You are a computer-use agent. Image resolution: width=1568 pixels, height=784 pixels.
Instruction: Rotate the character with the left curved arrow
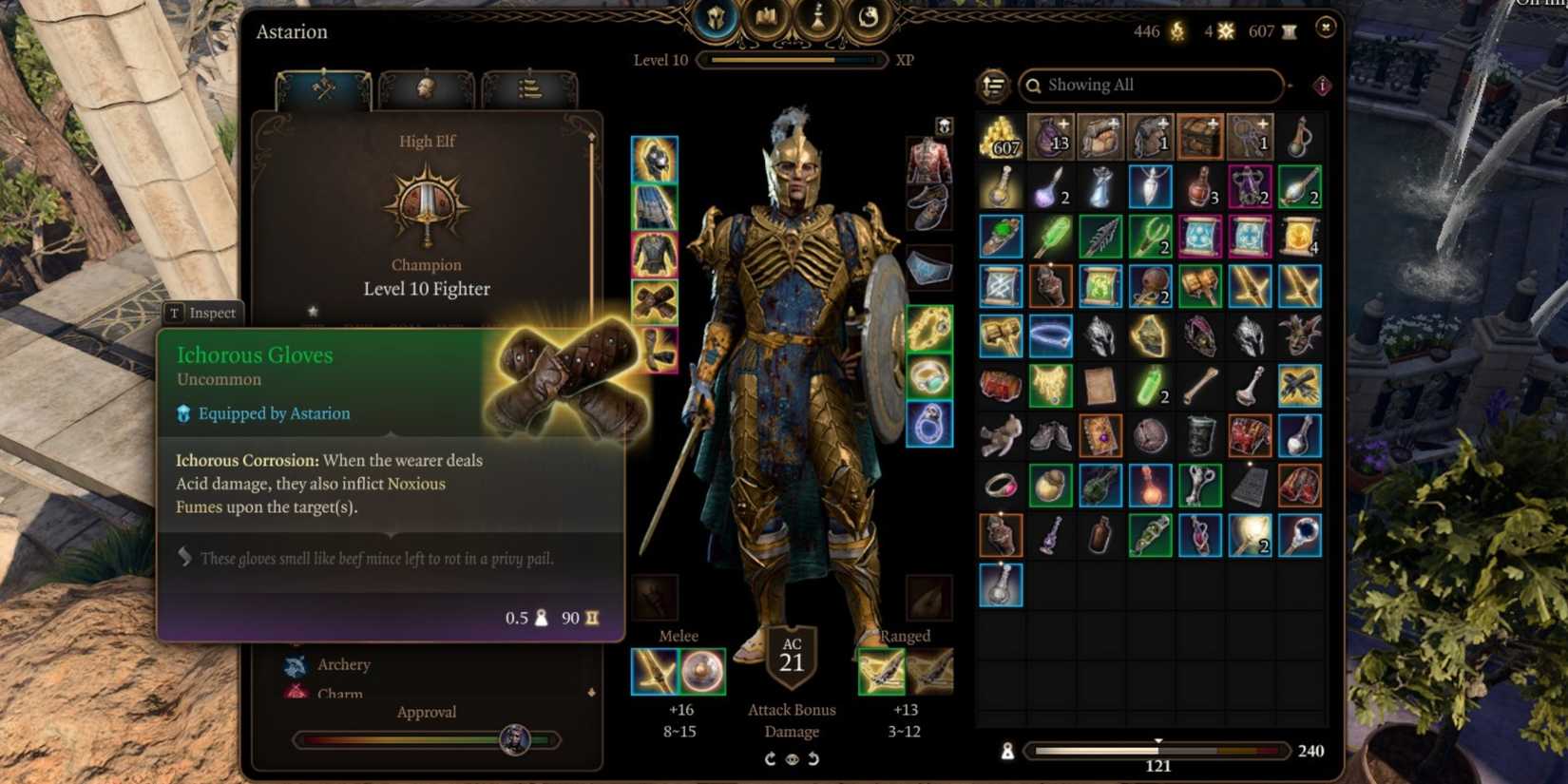click(768, 758)
